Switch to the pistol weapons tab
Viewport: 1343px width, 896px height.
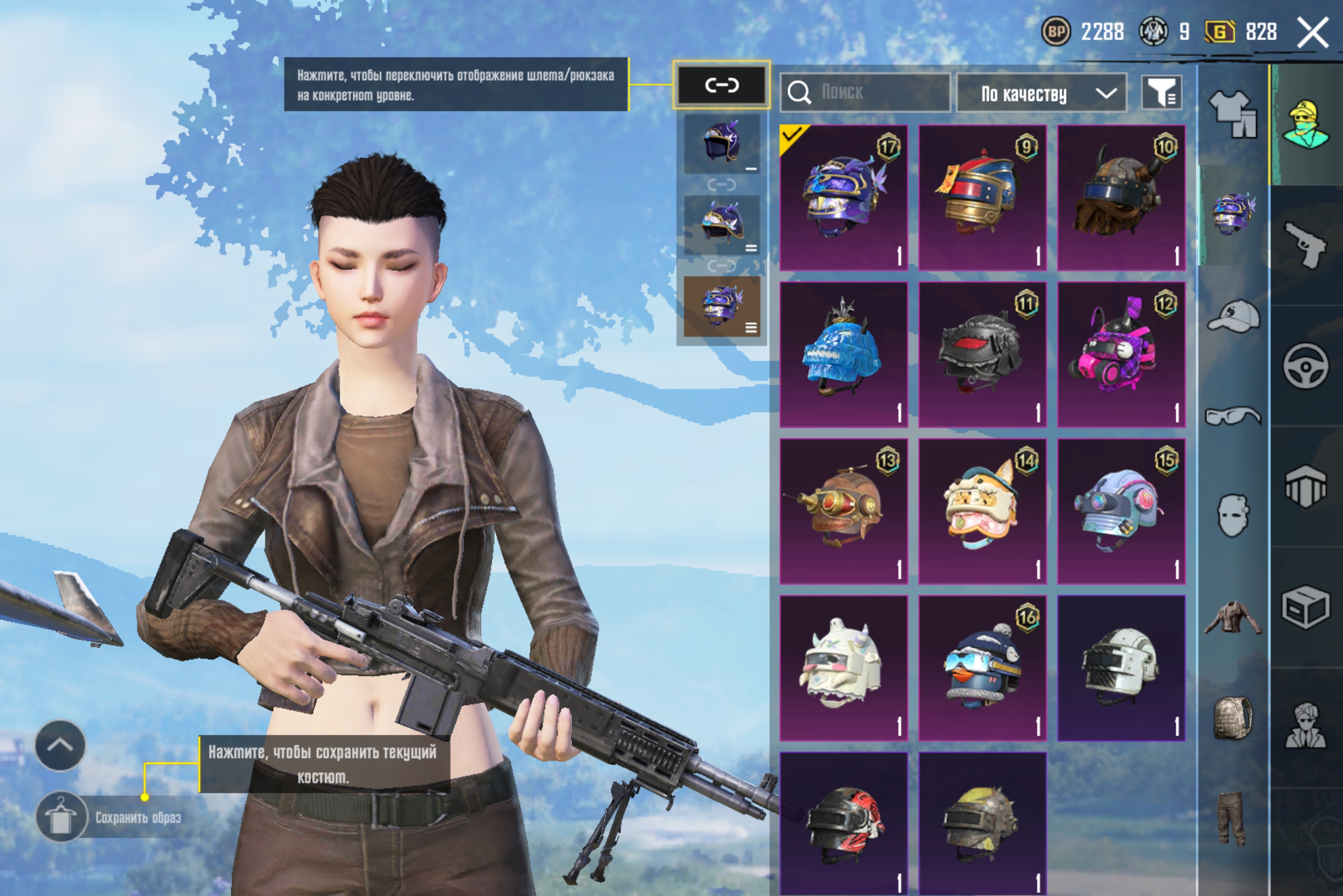(1305, 245)
